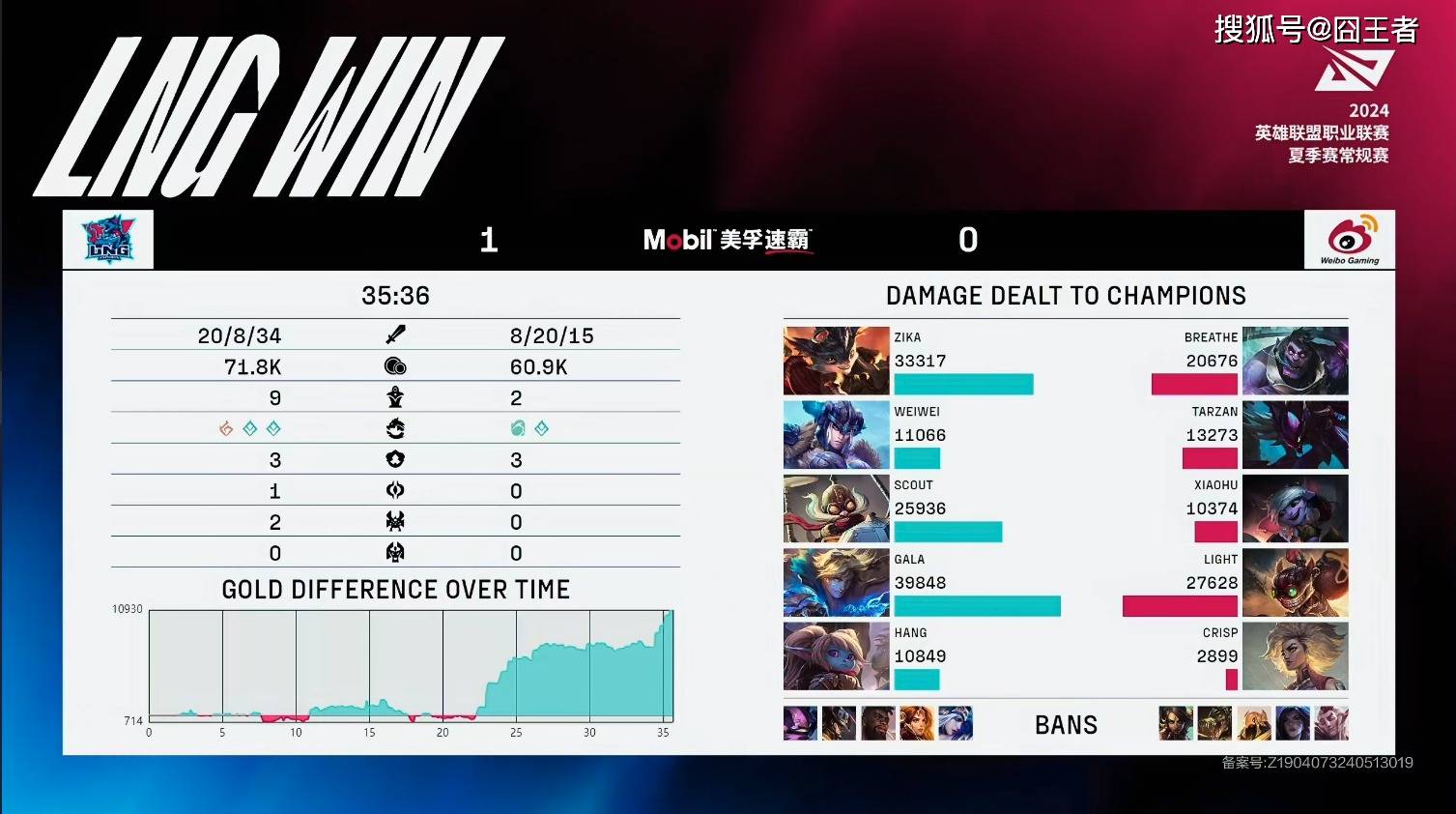Choose SCOUT's champion portrait
The image size is (1456, 814).
(836, 509)
